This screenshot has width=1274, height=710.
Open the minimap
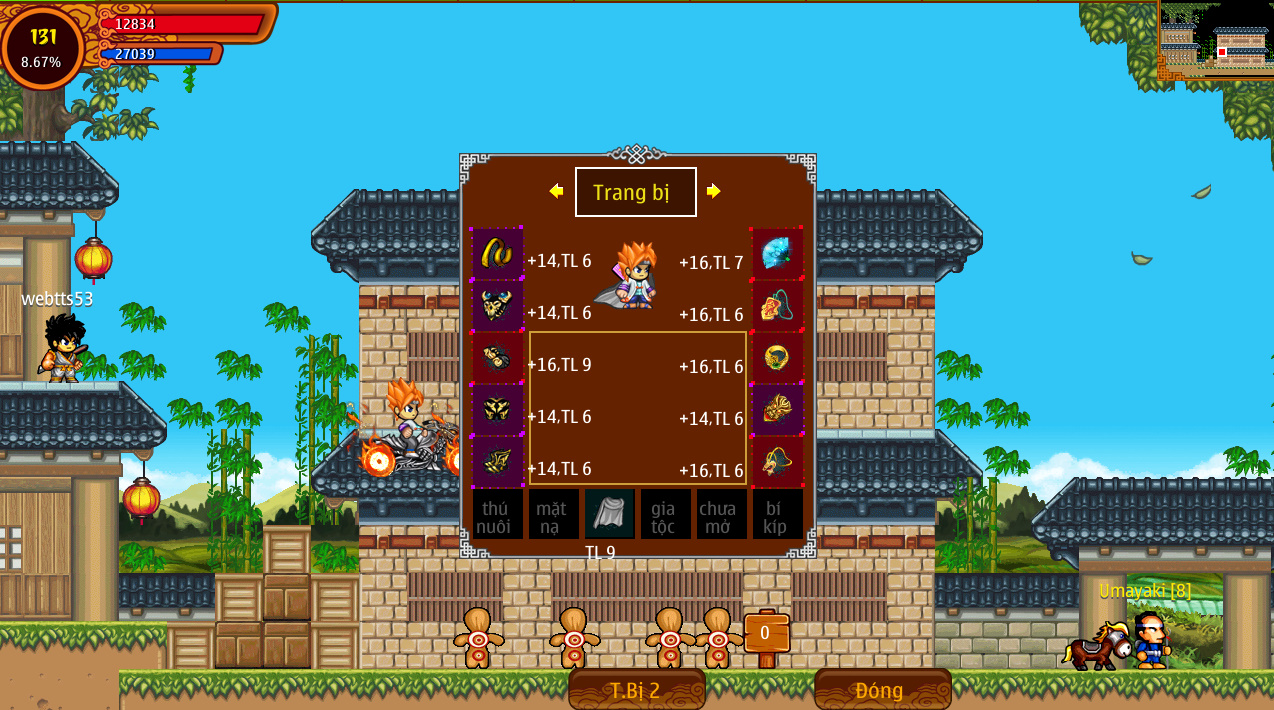1215,40
